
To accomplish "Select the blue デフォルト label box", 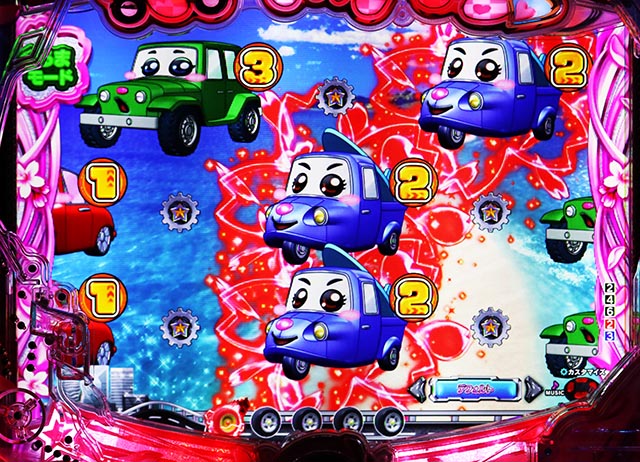I will [475, 389].
